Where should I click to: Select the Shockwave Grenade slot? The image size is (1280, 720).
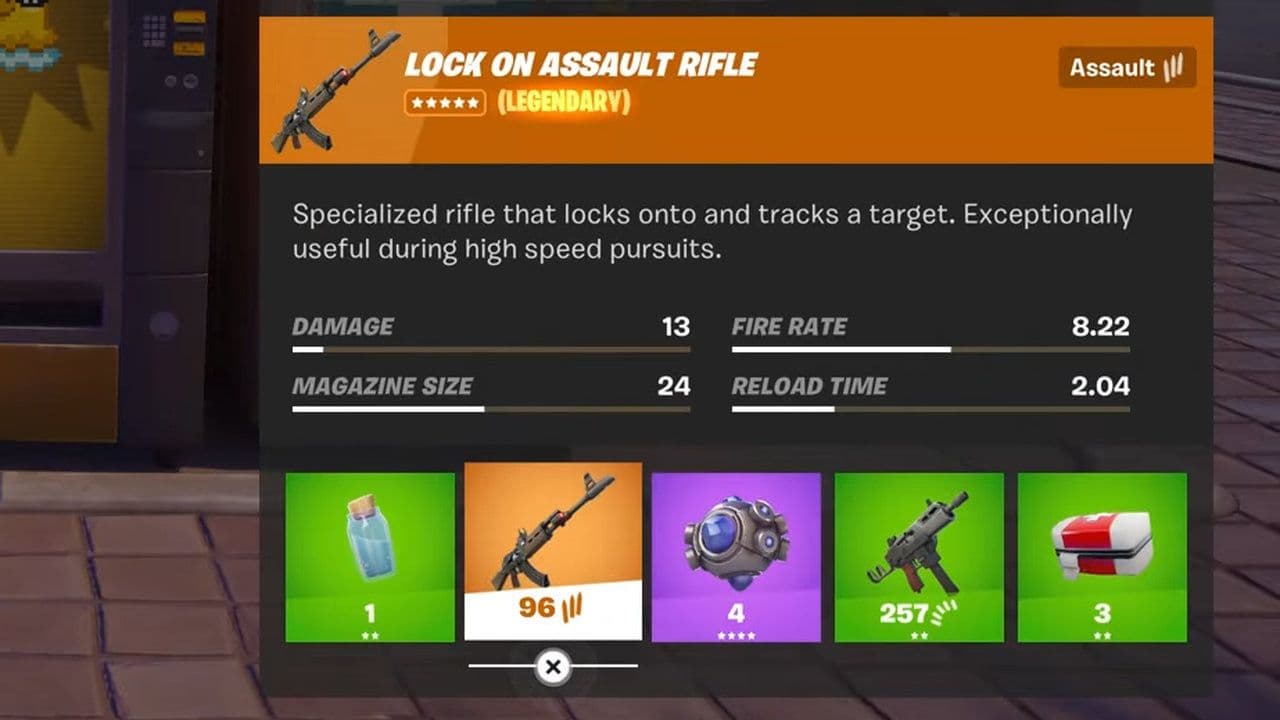coord(737,545)
